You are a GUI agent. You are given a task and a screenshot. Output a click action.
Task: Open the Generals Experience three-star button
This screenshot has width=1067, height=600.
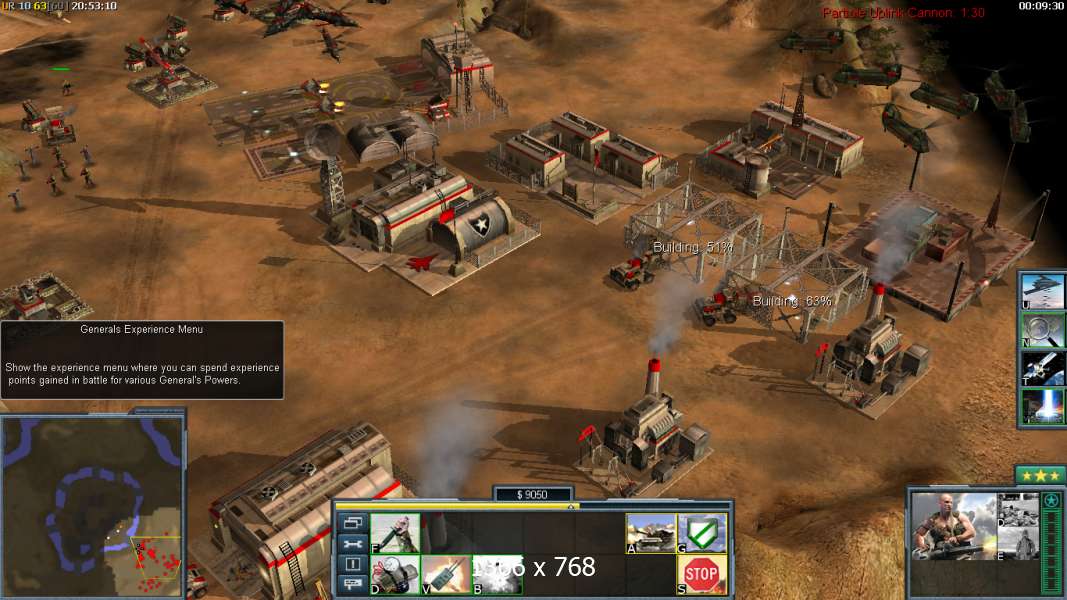[1040, 475]
